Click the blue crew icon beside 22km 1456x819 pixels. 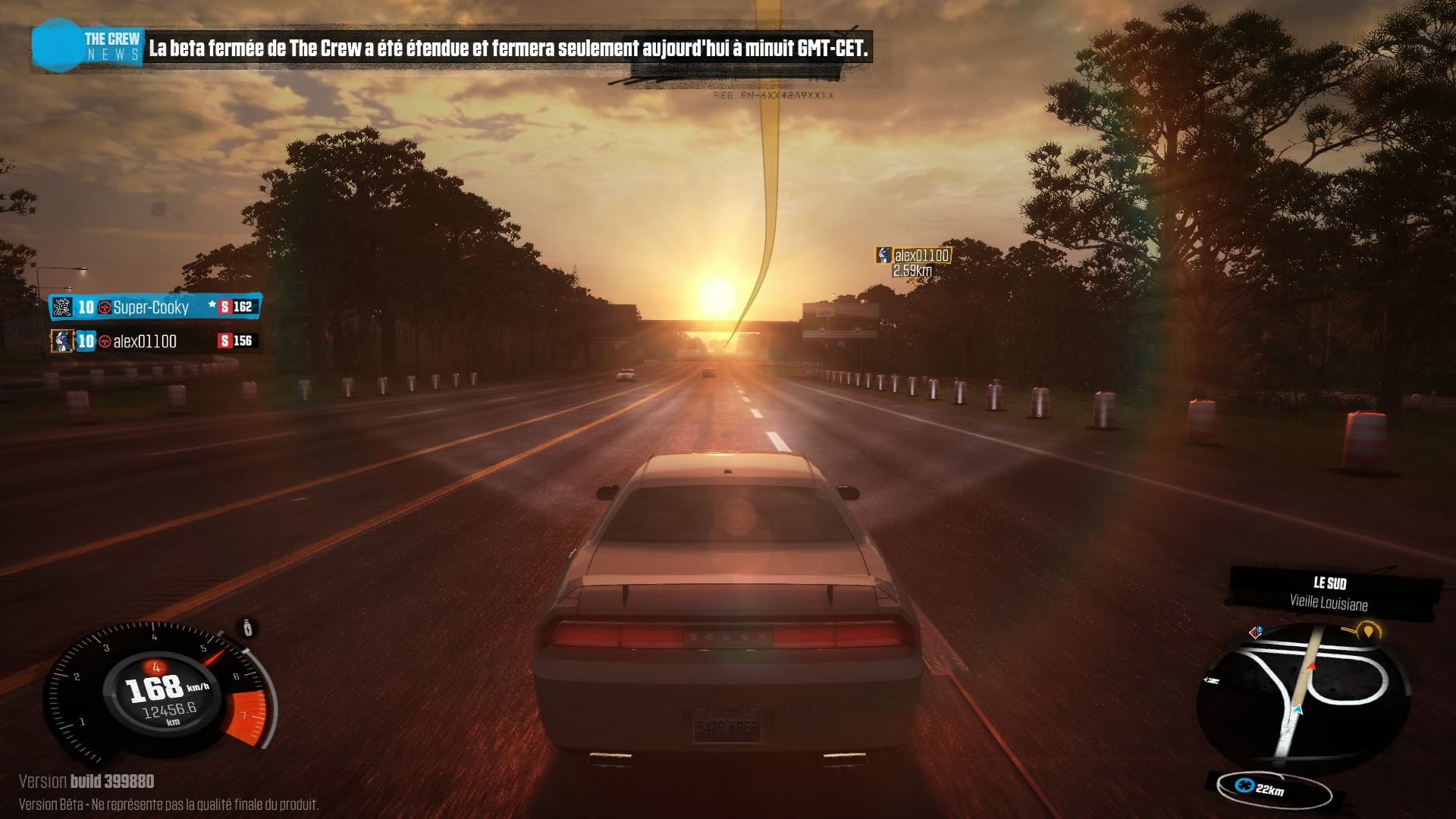(1244, 785)
